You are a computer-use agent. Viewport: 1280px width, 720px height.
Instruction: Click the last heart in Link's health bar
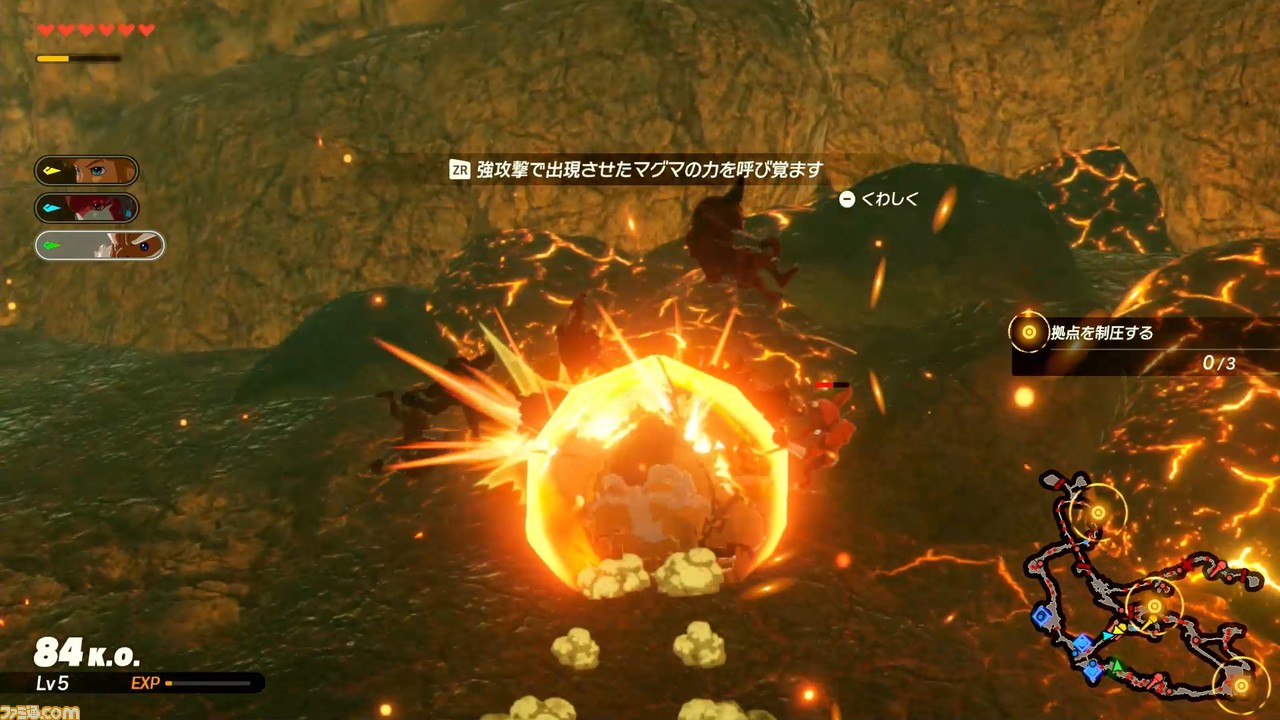pos(146,29)
